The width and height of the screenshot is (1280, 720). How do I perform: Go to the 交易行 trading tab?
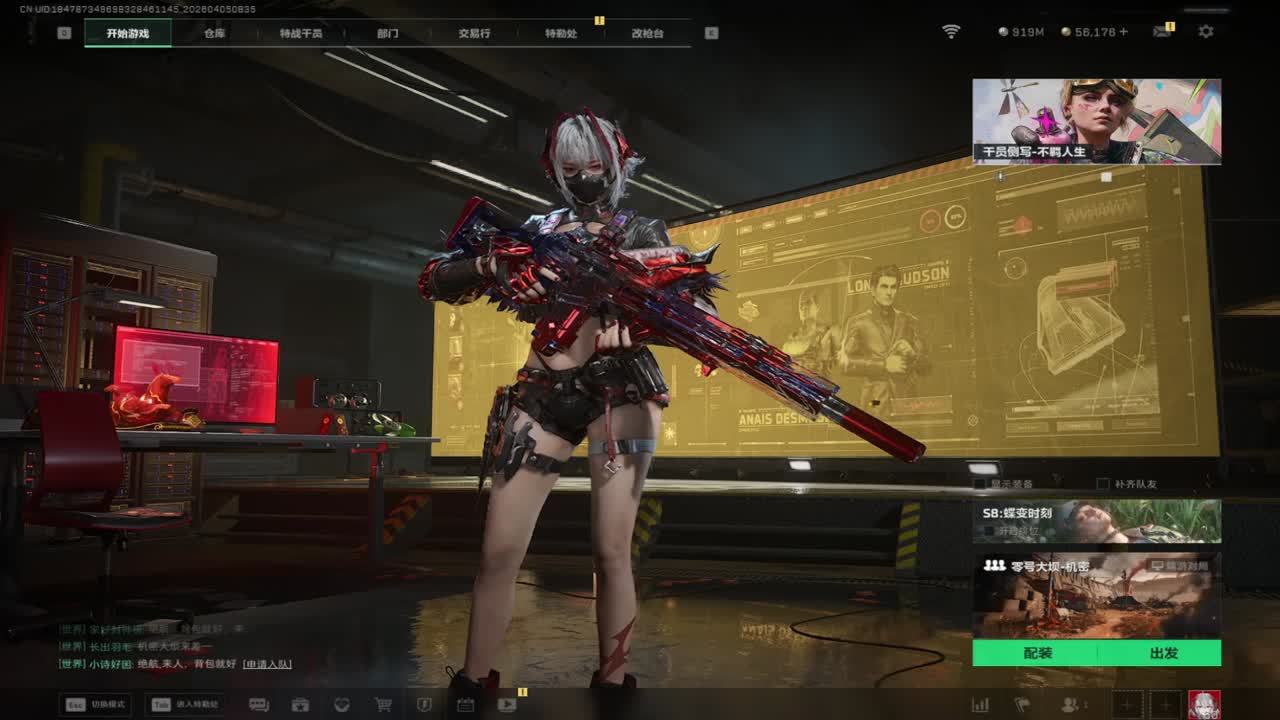point(474,33)
